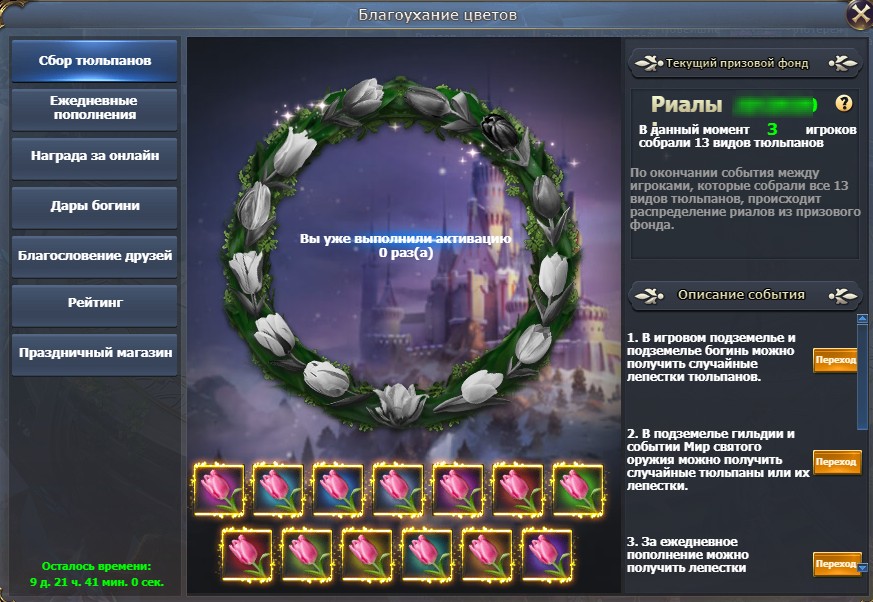Select the Награда за онлайн tab
The width and height of the screenshot is (873, 602).
pos(95,157)
